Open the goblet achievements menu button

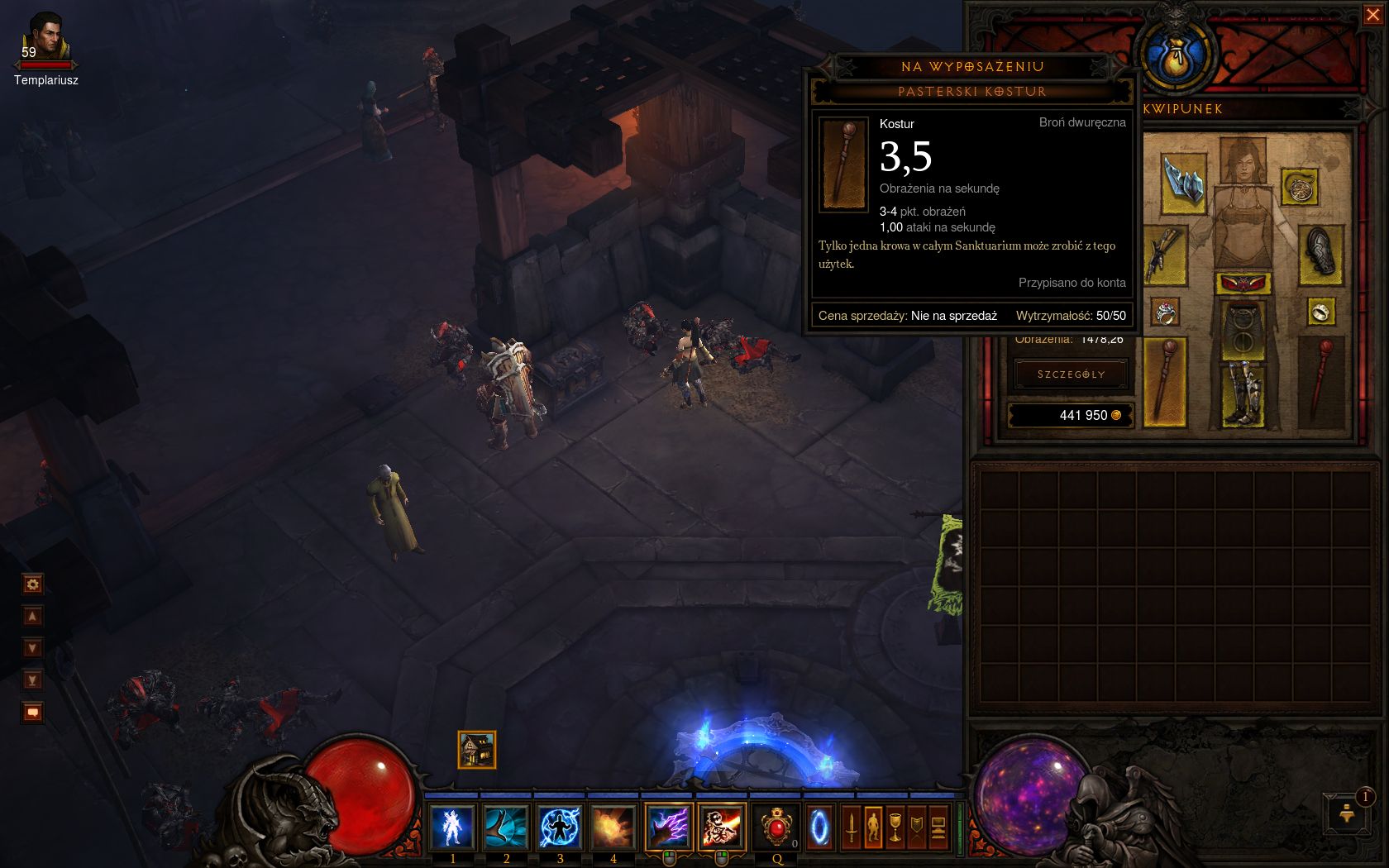click(895, 827)
